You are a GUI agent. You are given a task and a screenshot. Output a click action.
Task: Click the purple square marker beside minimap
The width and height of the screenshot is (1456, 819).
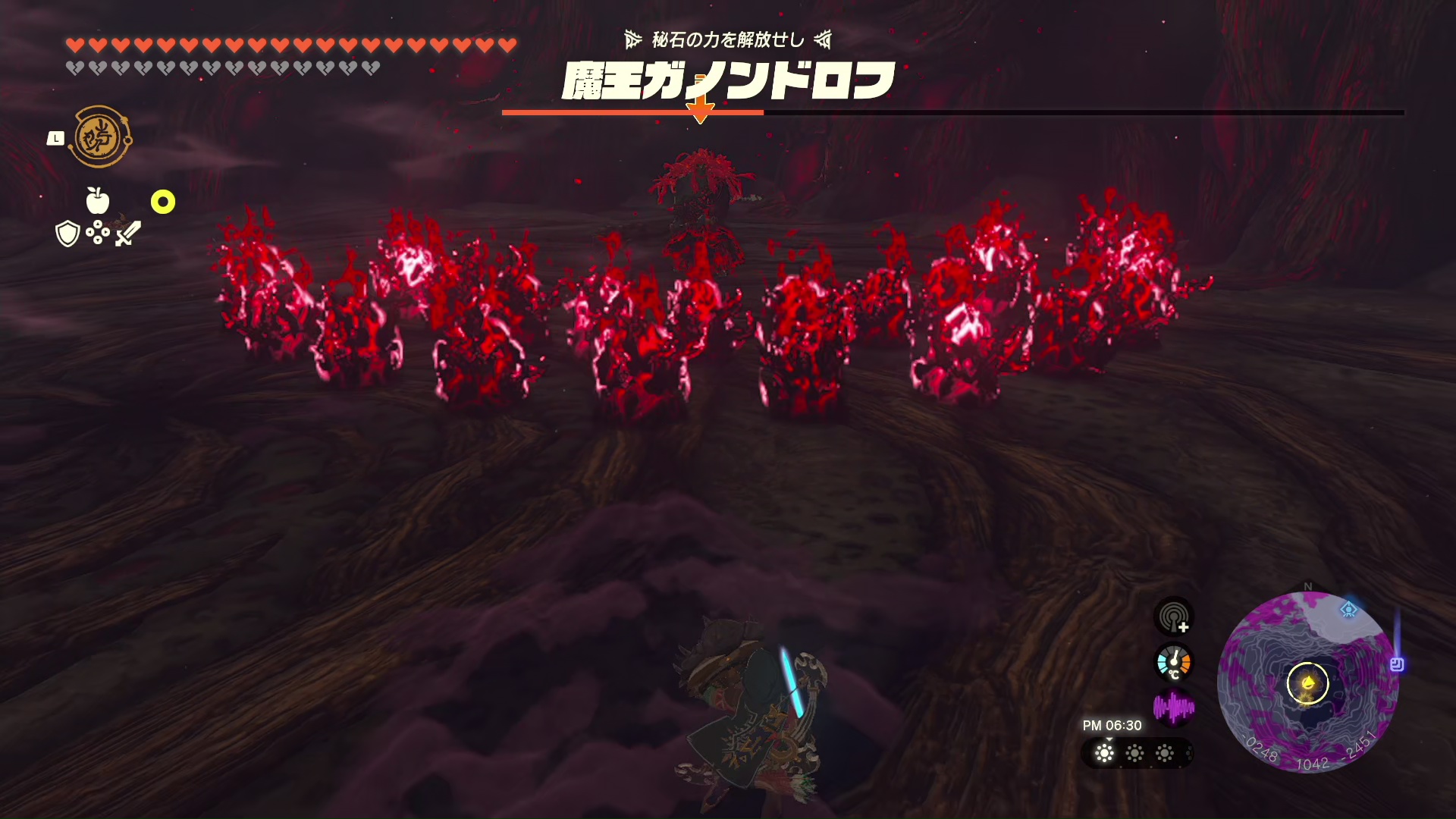pyautogui.click(x=1397, y=664)
